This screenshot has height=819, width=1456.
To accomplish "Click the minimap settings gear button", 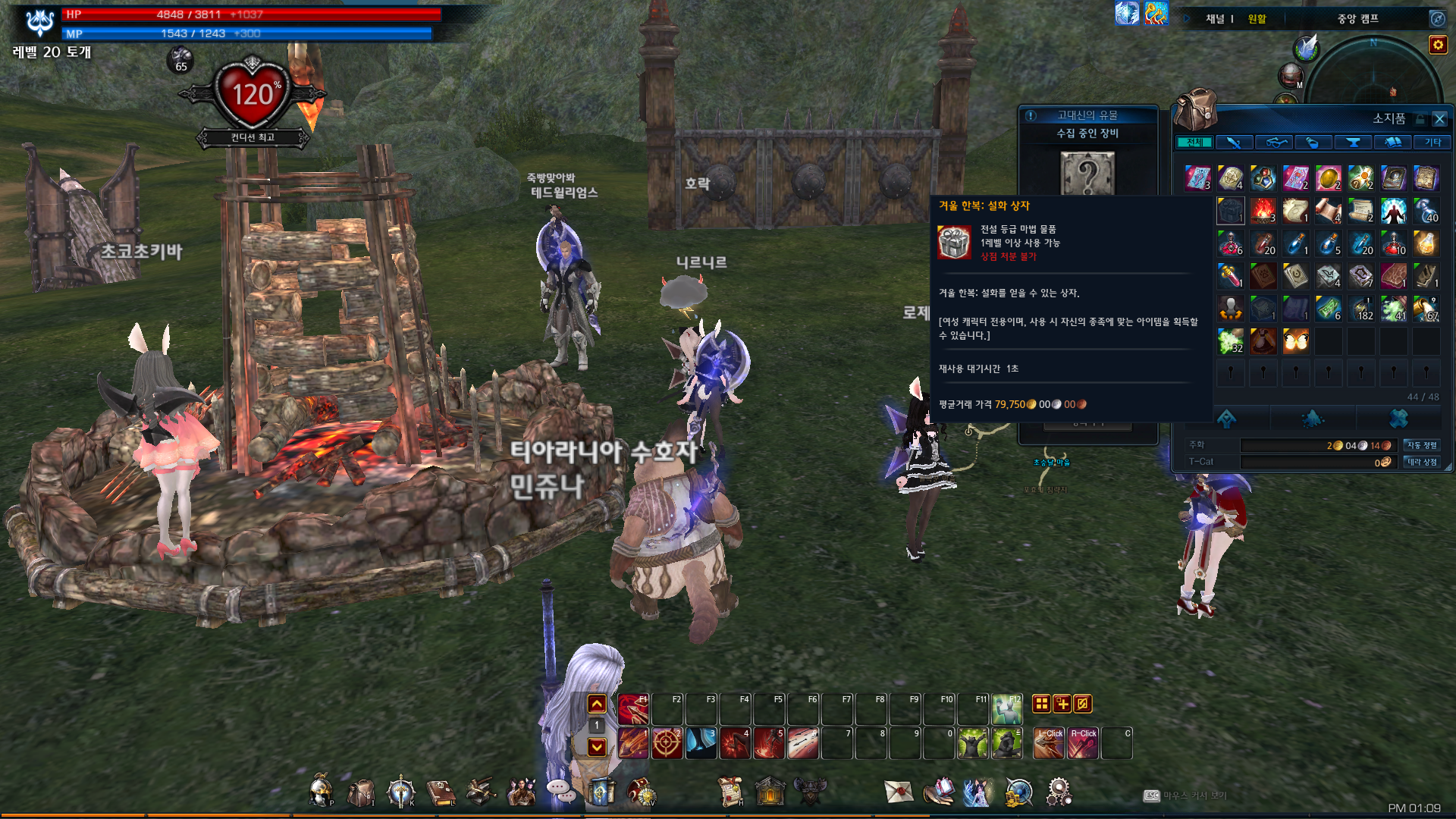I will [x=1438, y=45].
